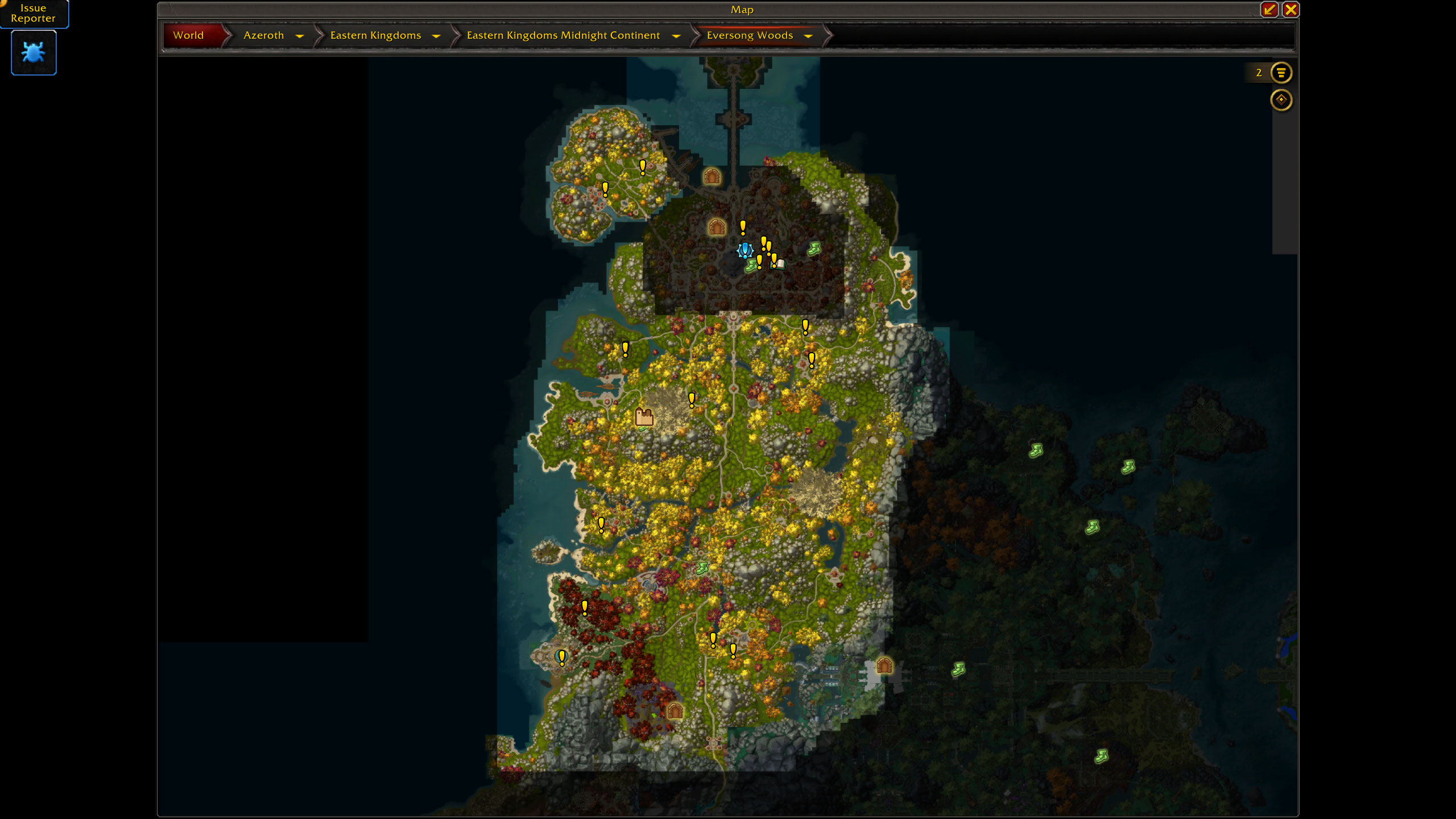This screenshot has width=1456, height=819.
Task: Click the castle tower map icon
Action: (x=644, y=417)
